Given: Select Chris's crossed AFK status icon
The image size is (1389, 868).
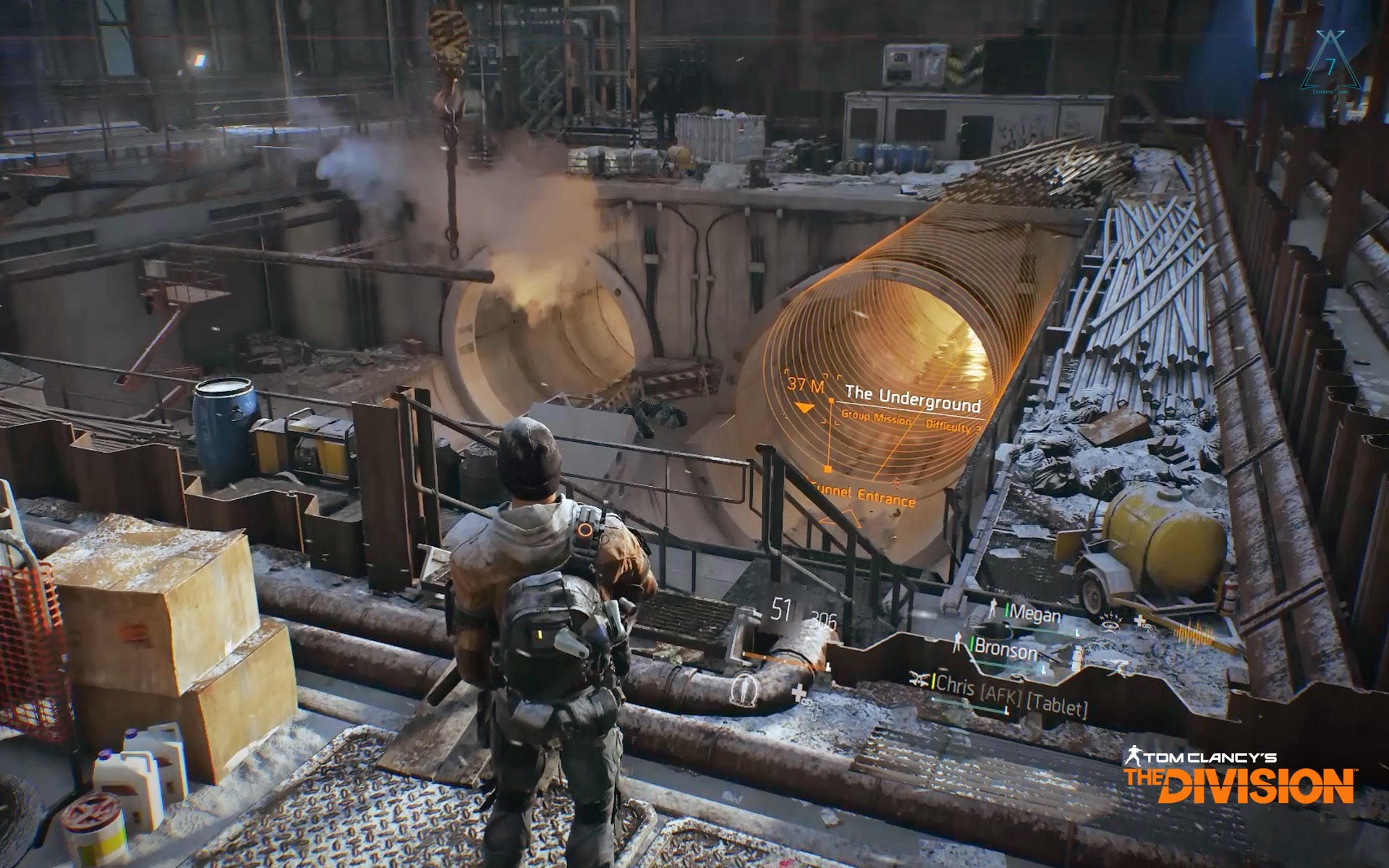Looking at the screenshot, I should (919, 679).
